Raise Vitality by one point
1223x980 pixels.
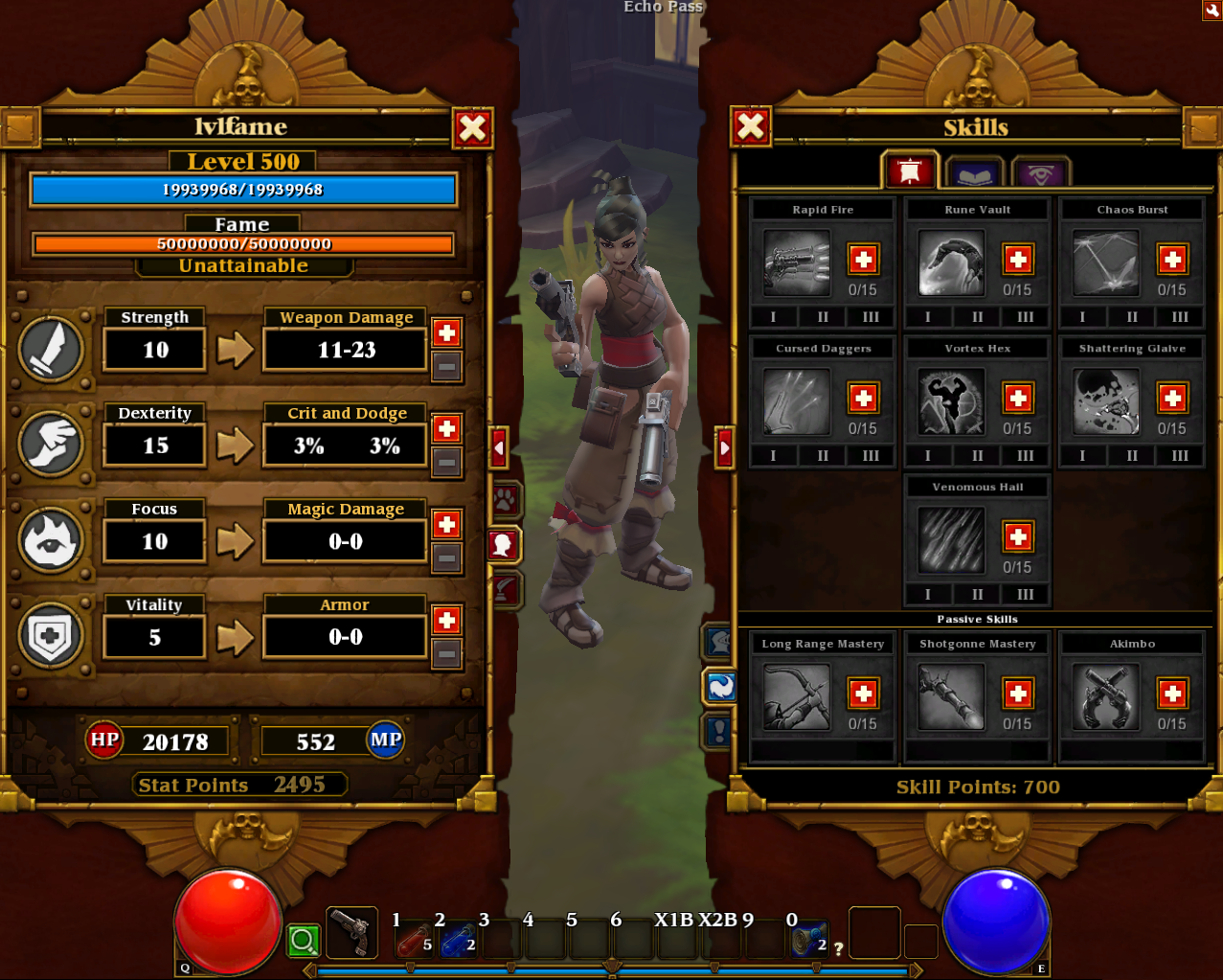pos(446,620)
